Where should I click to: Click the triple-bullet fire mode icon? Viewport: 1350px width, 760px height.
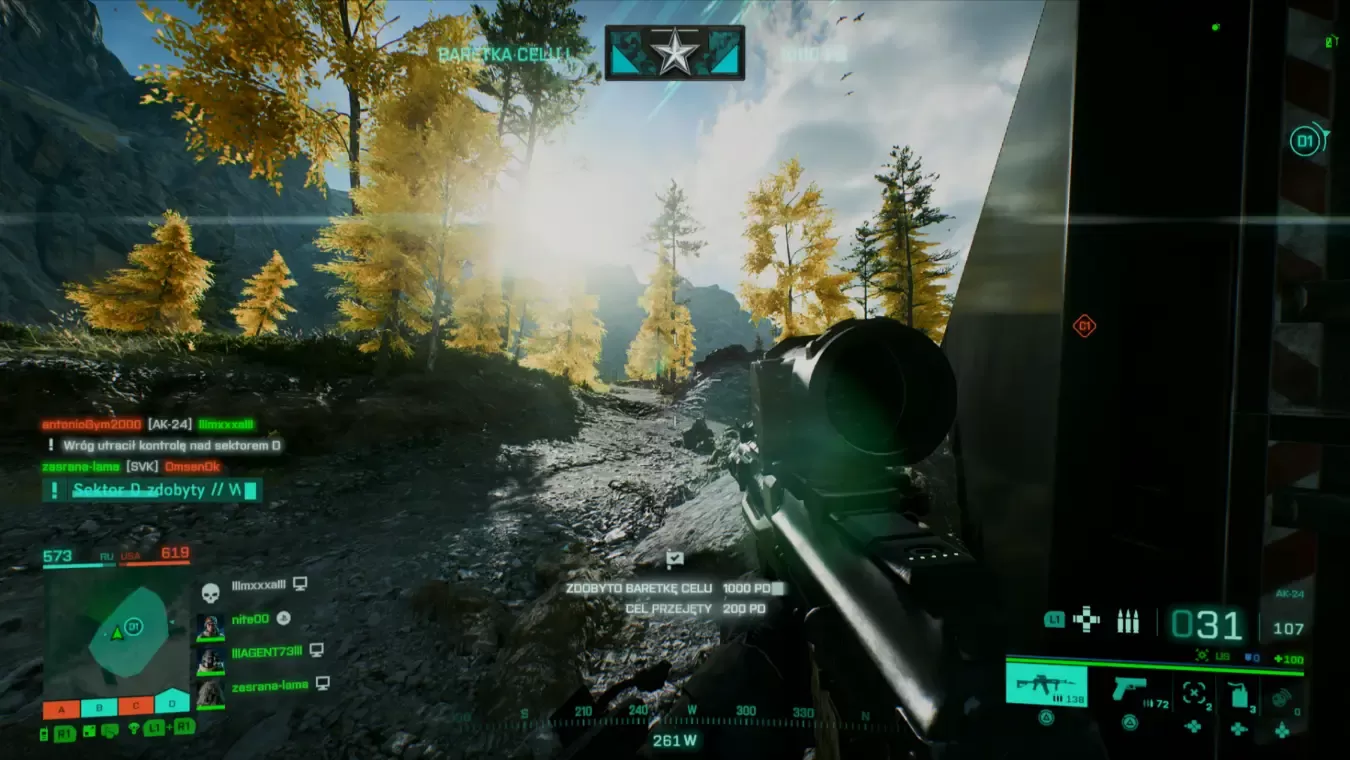tap(1127, 621)
